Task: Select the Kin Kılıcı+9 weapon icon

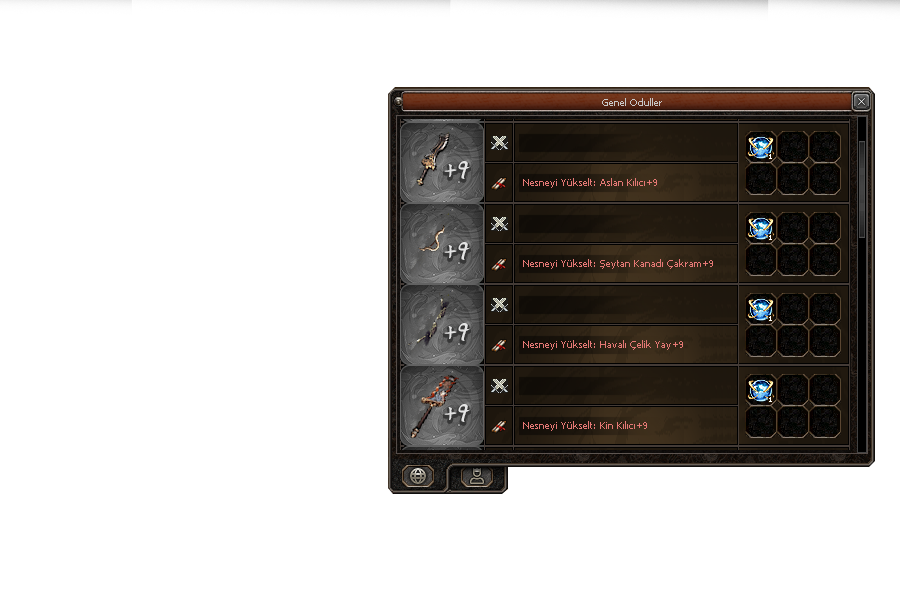Action: tap(441, 405)
